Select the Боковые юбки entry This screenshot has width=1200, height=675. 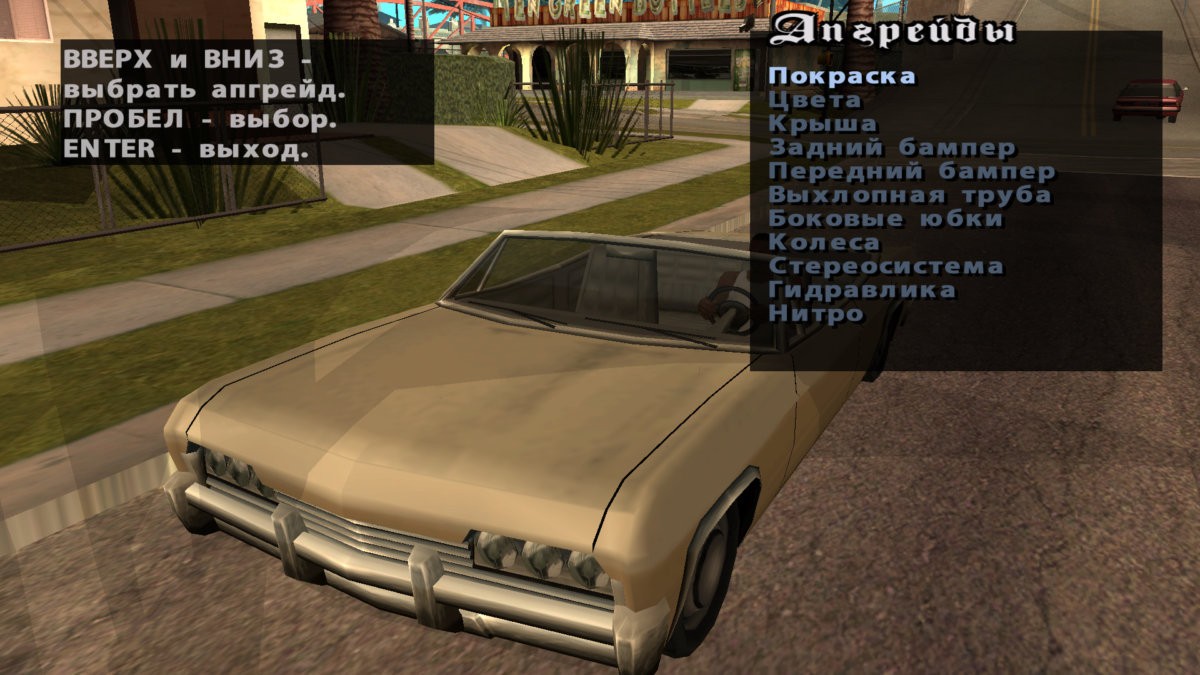pyautogui.click(x=885, y=219)
